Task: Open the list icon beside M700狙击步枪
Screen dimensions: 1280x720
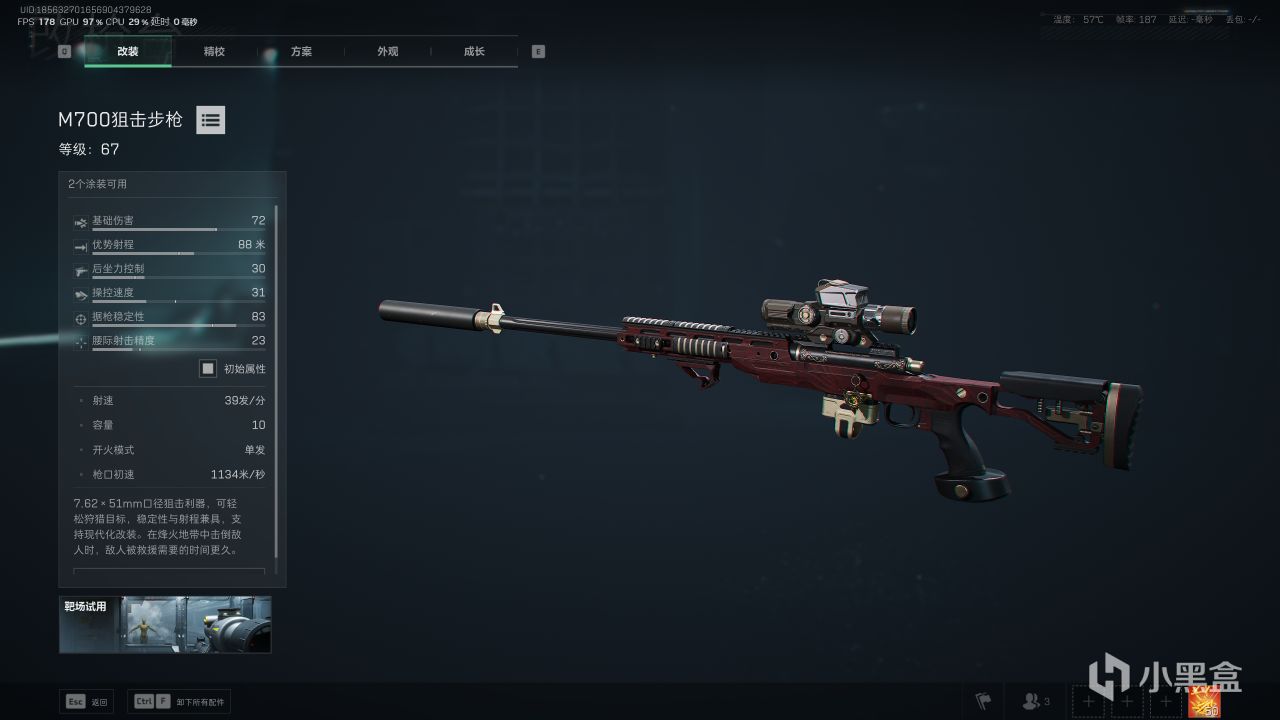Action: 210,120
